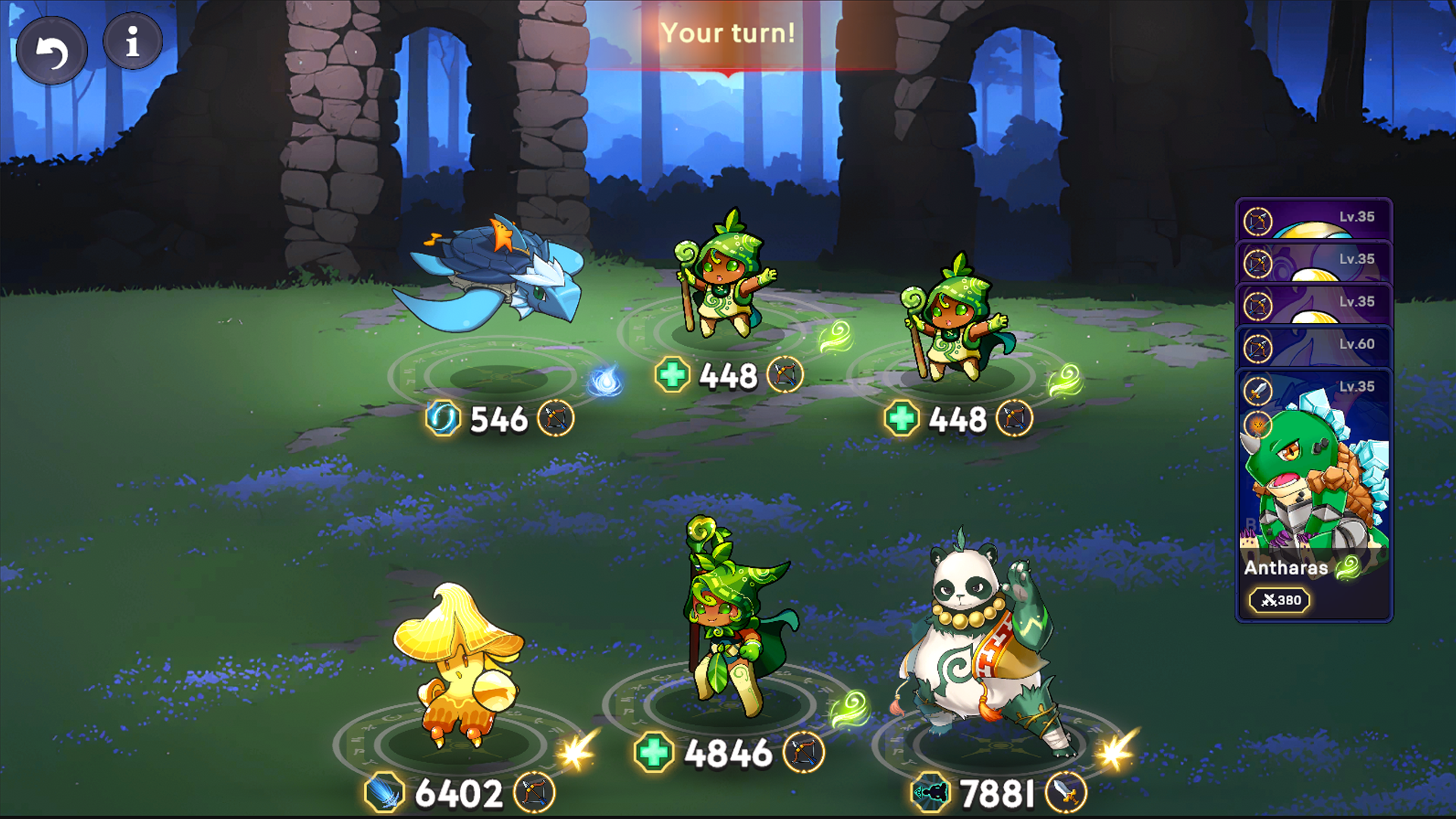Click the crossed-swords 380 power badge
The width and height of the screenshot is (1456, 819).
[x=1281, y=600]
